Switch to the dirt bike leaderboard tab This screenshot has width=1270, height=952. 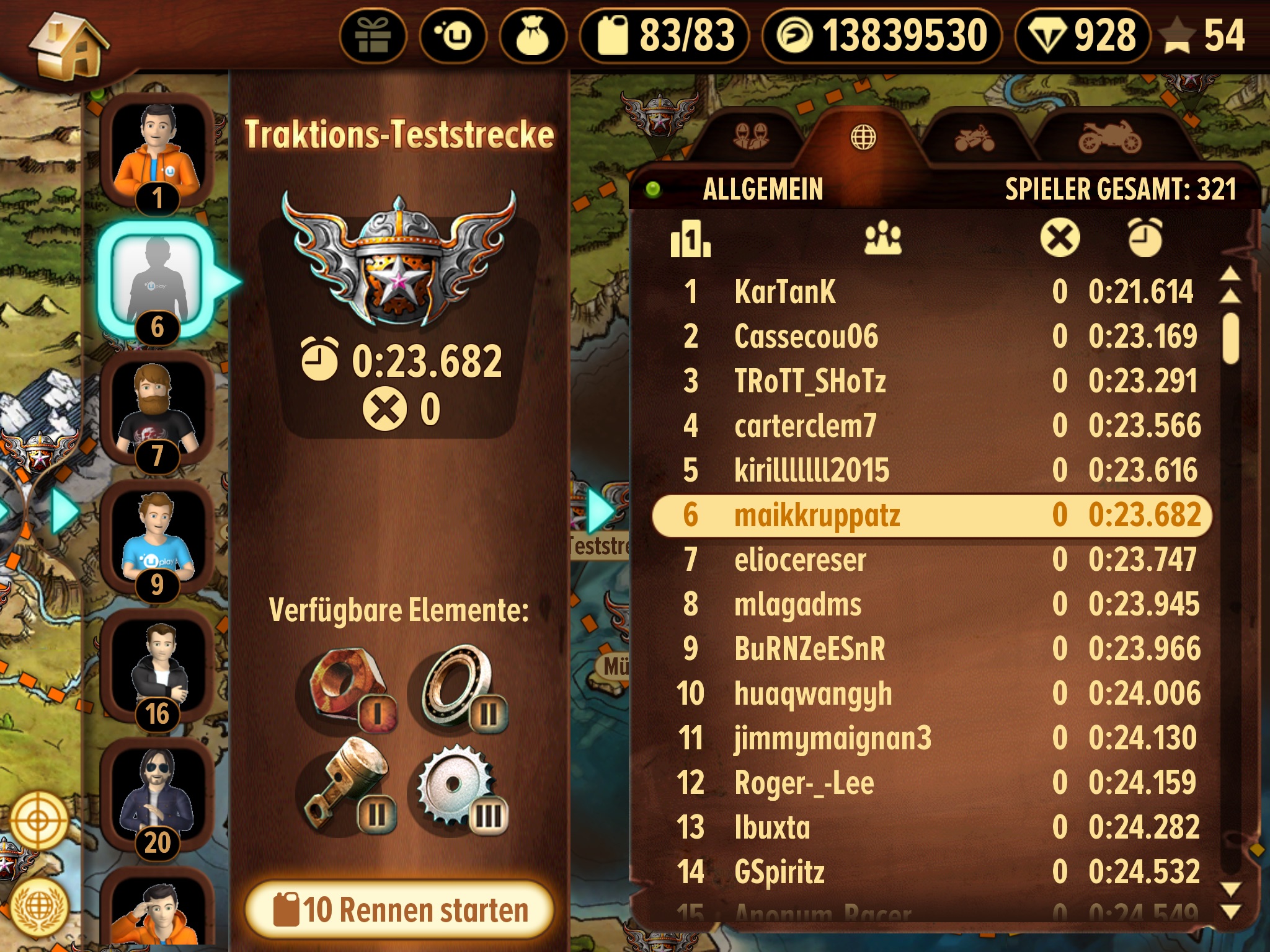pyautogui.click(x=974, y=138)
